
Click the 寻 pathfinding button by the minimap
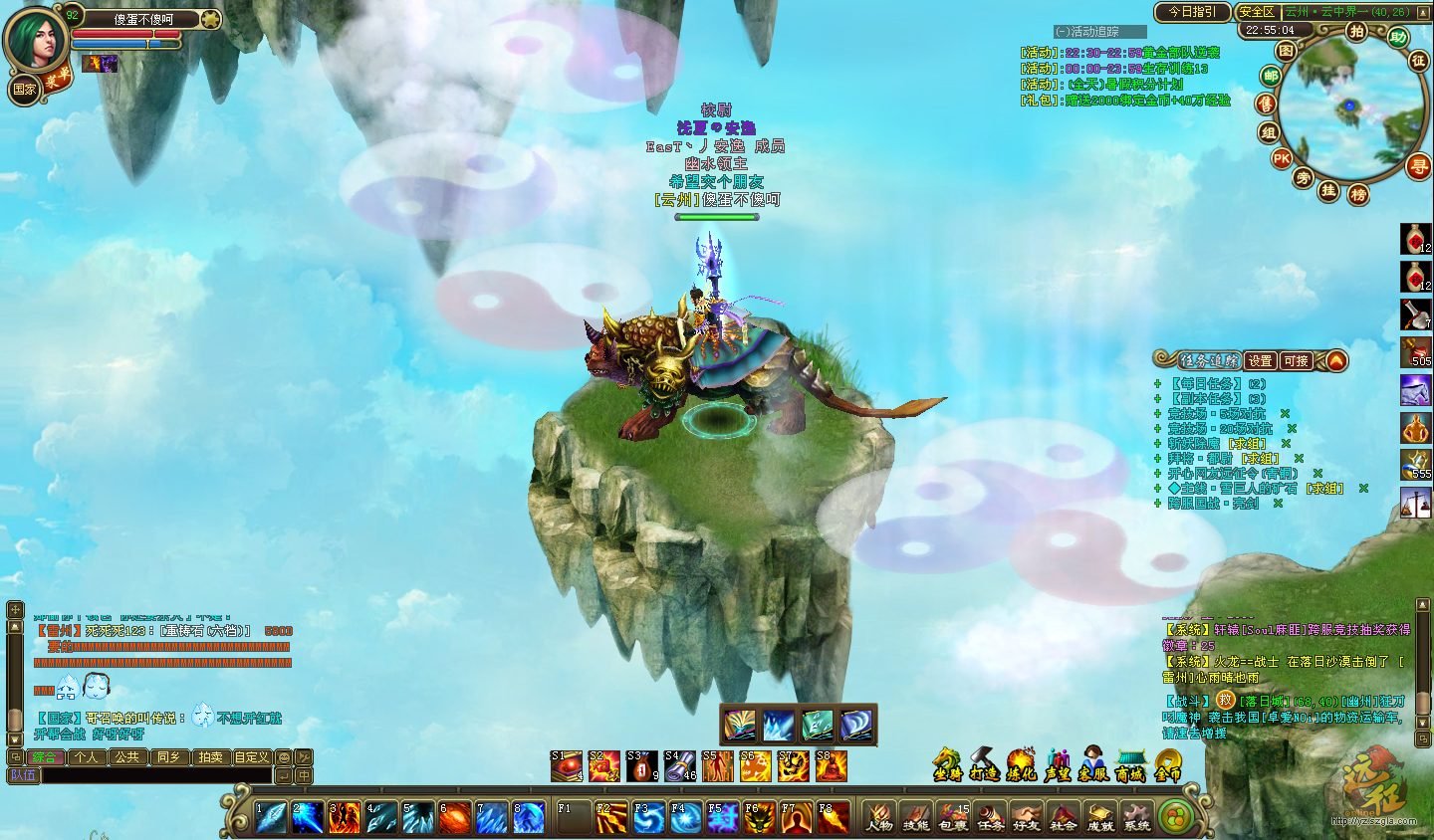pos(1417,167)
